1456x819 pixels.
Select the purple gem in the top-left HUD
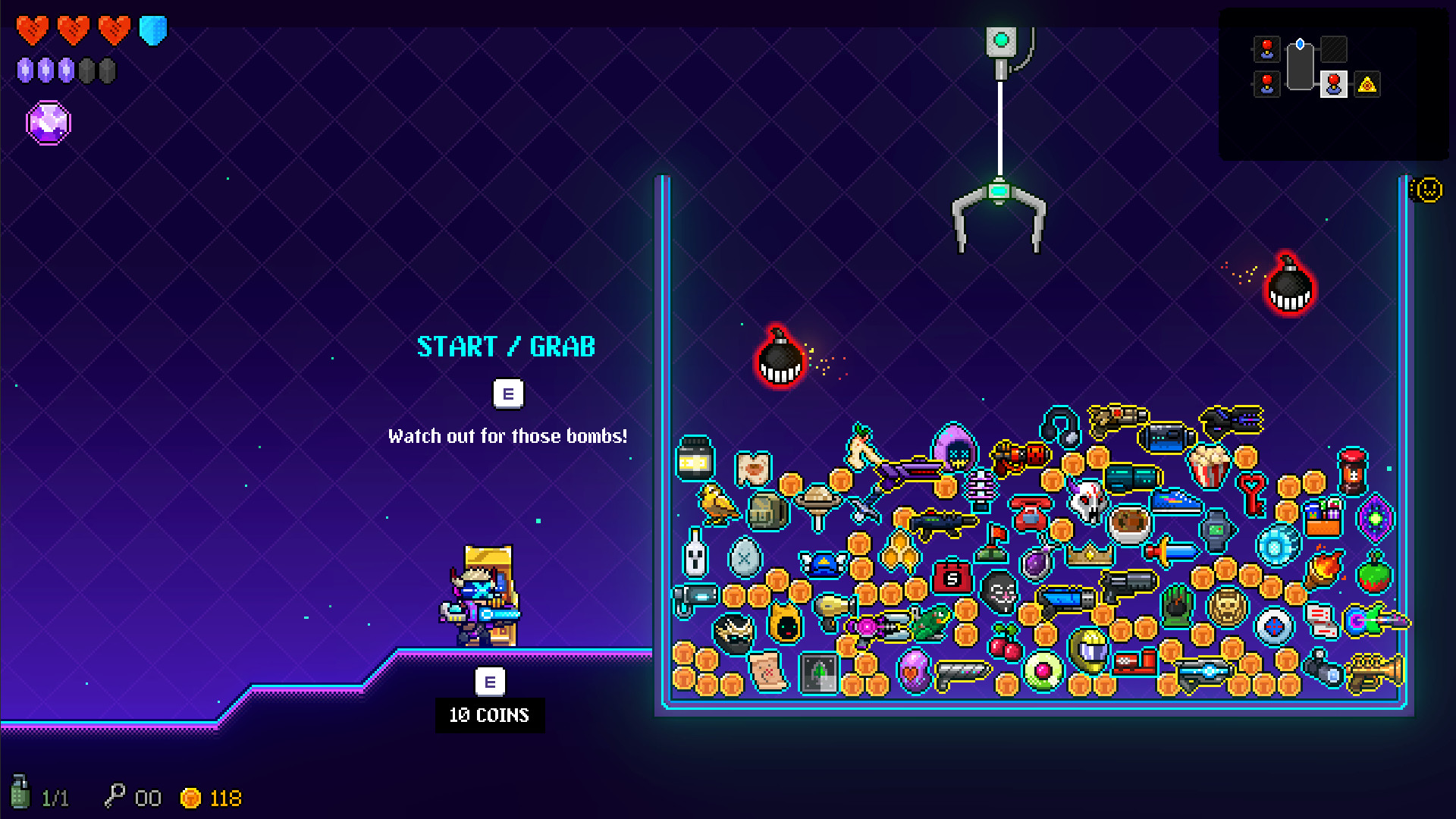click(x=49, y=122)
